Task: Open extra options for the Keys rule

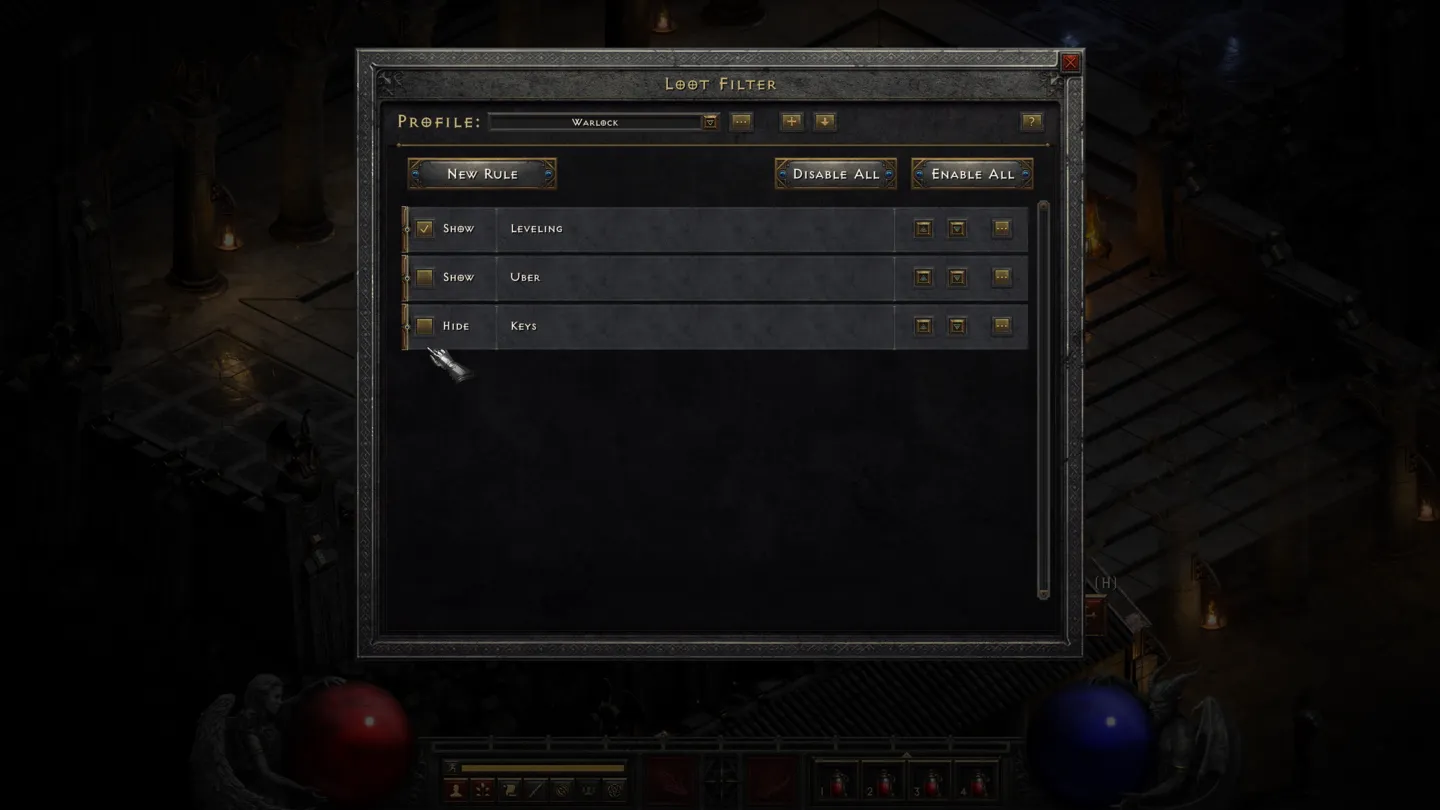Action: point(1001,325)
